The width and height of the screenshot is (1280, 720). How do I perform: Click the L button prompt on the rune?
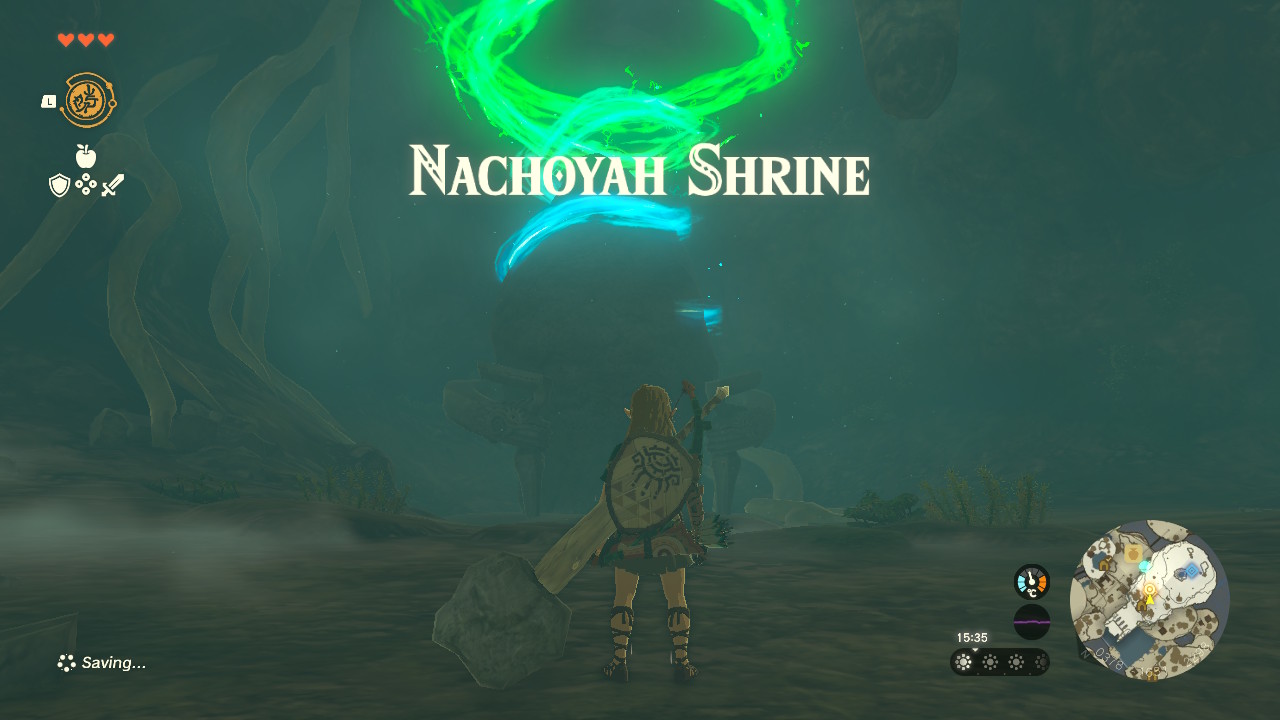pos(48,102)
